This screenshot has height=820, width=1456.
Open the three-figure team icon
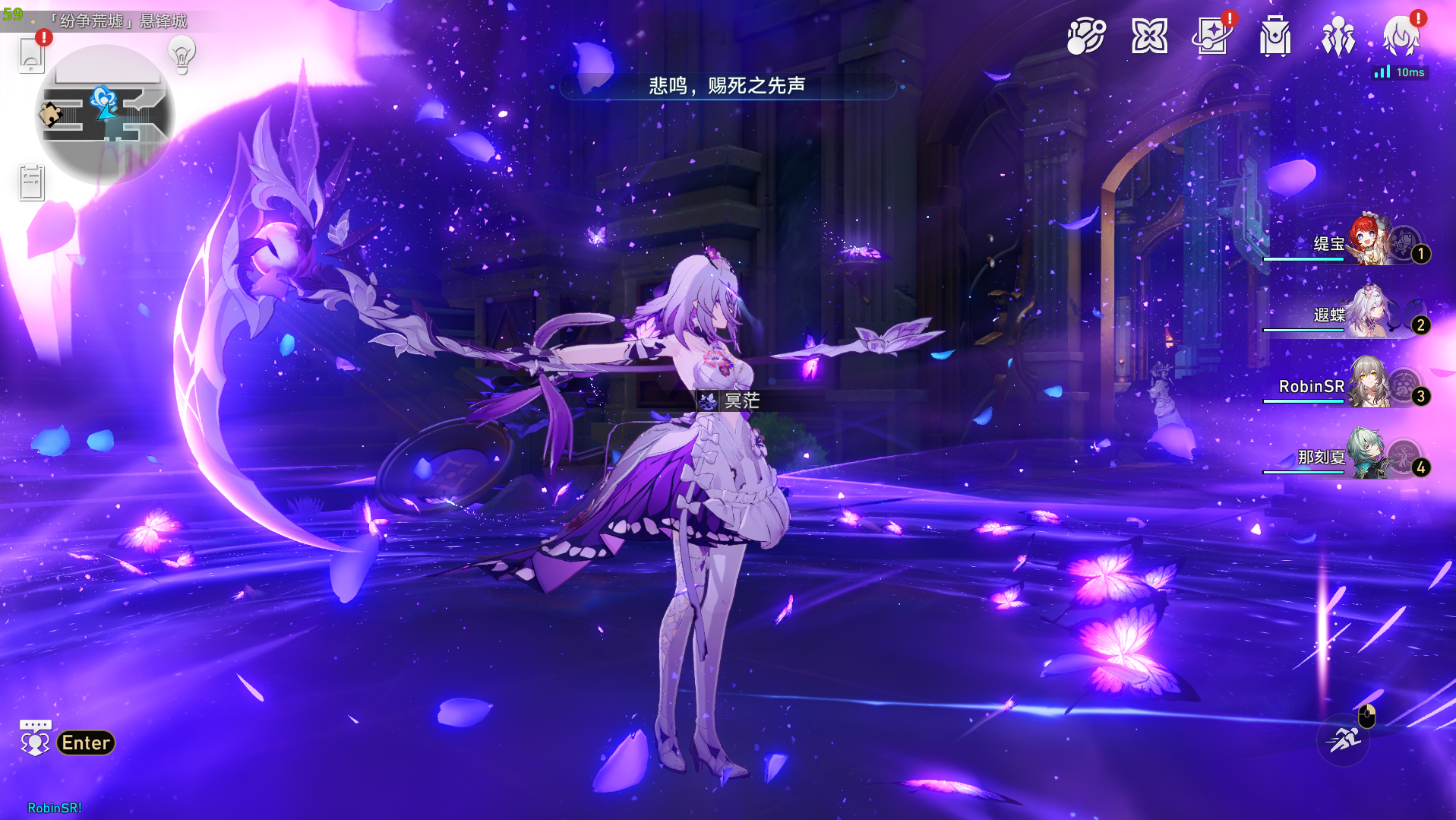1338,36
